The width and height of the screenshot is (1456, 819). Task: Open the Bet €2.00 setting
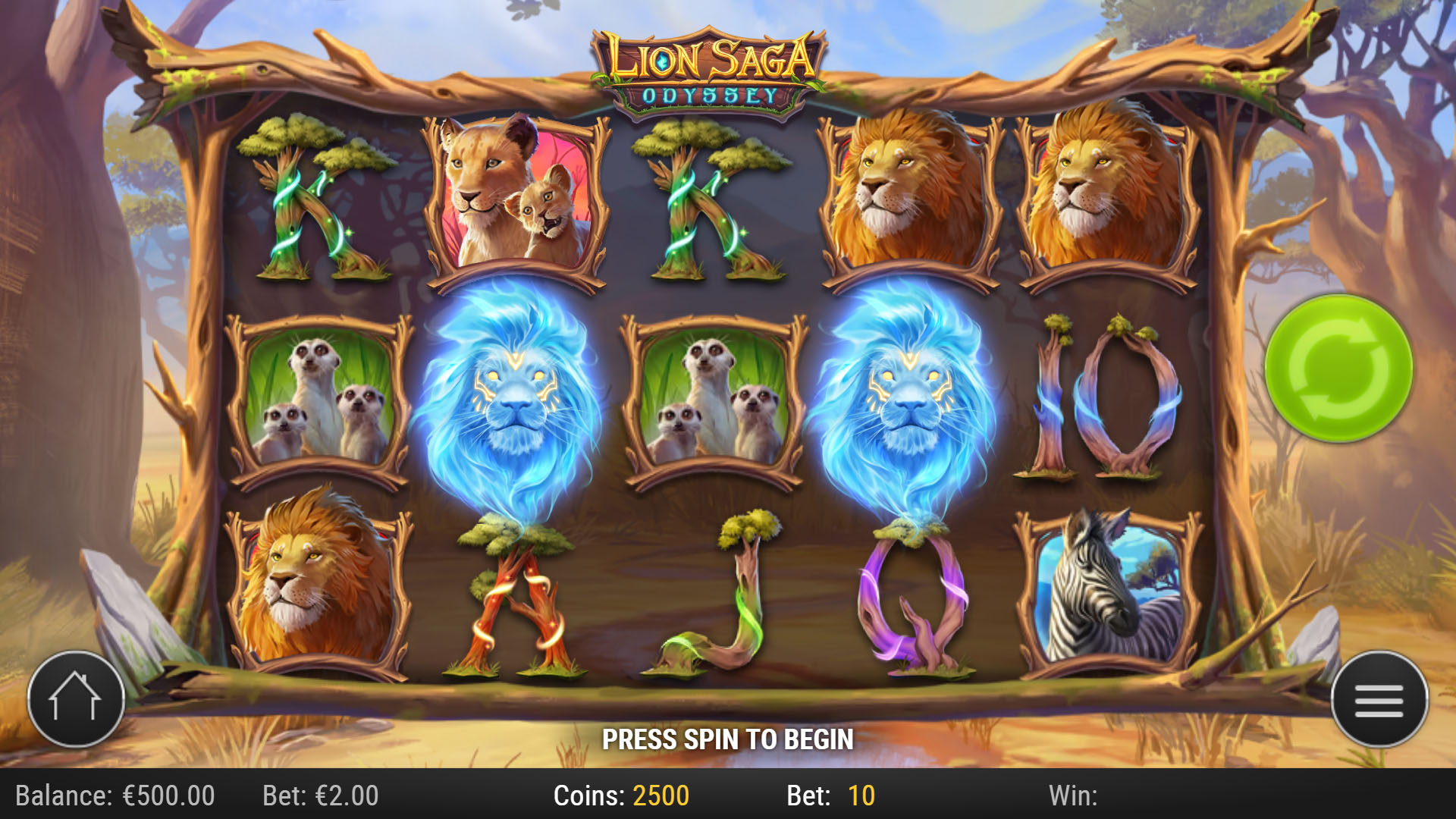[318, 796]
